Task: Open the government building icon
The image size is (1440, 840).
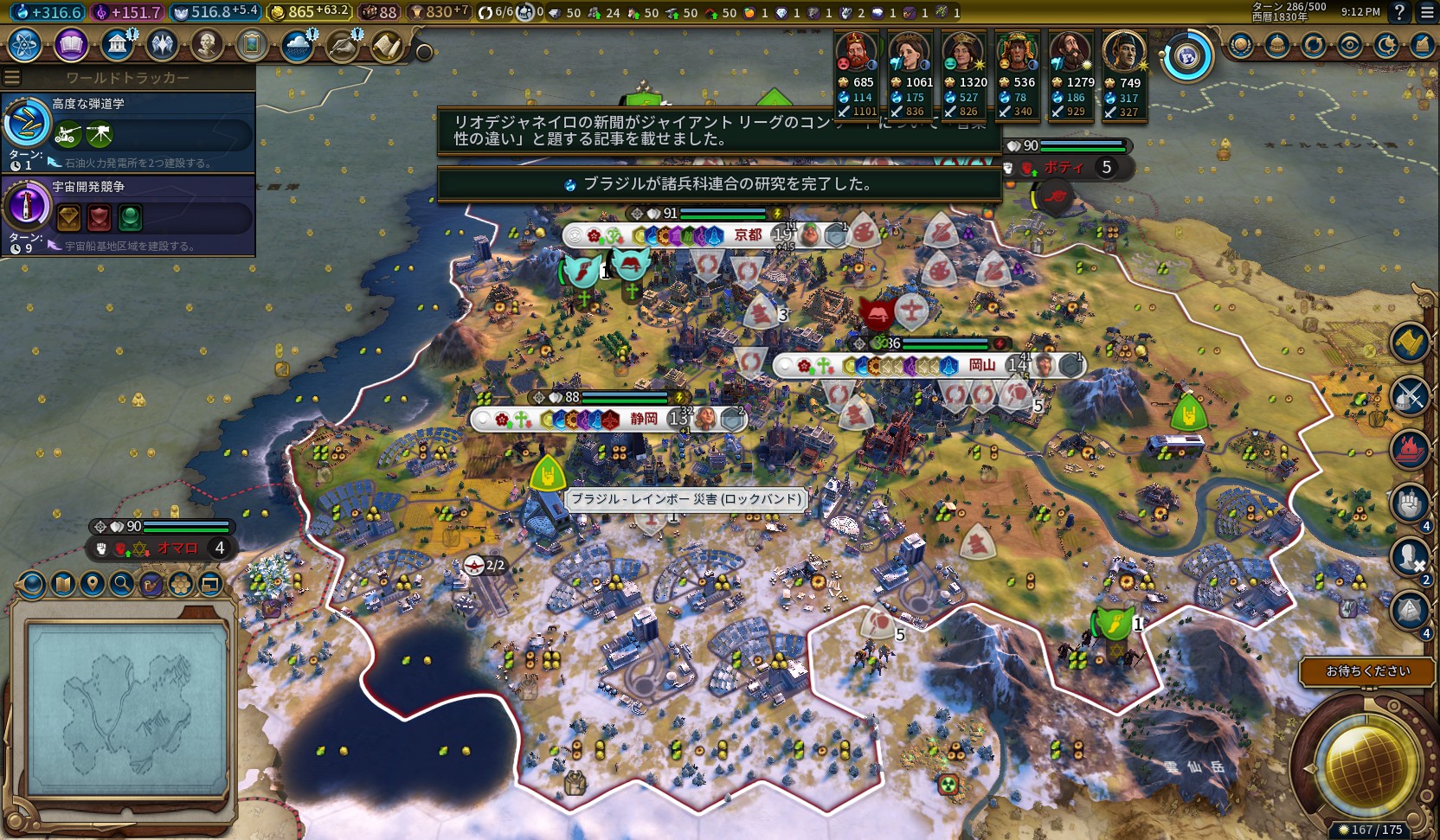Action: (117, 44)
